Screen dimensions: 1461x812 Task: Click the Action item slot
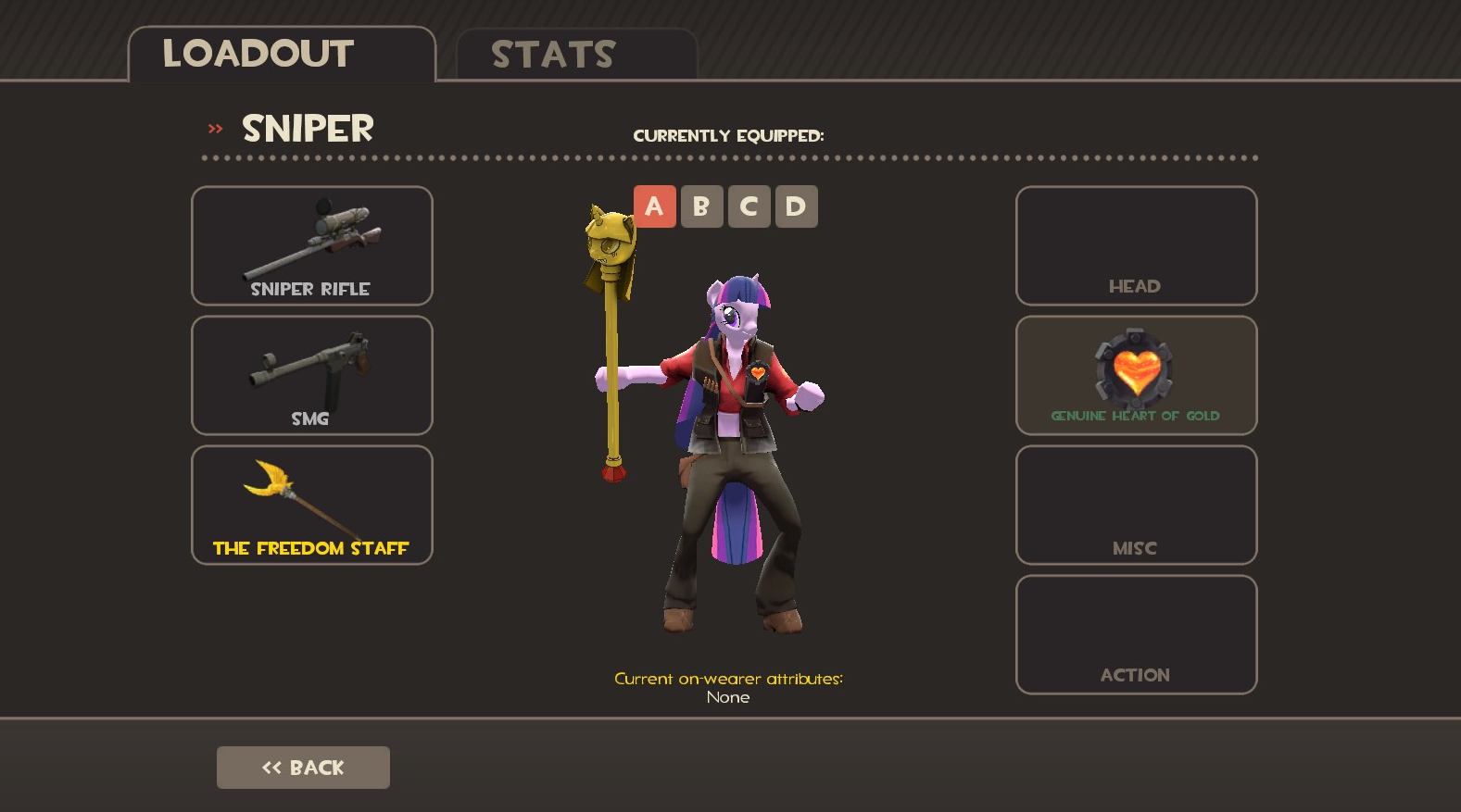(1136, 635)
